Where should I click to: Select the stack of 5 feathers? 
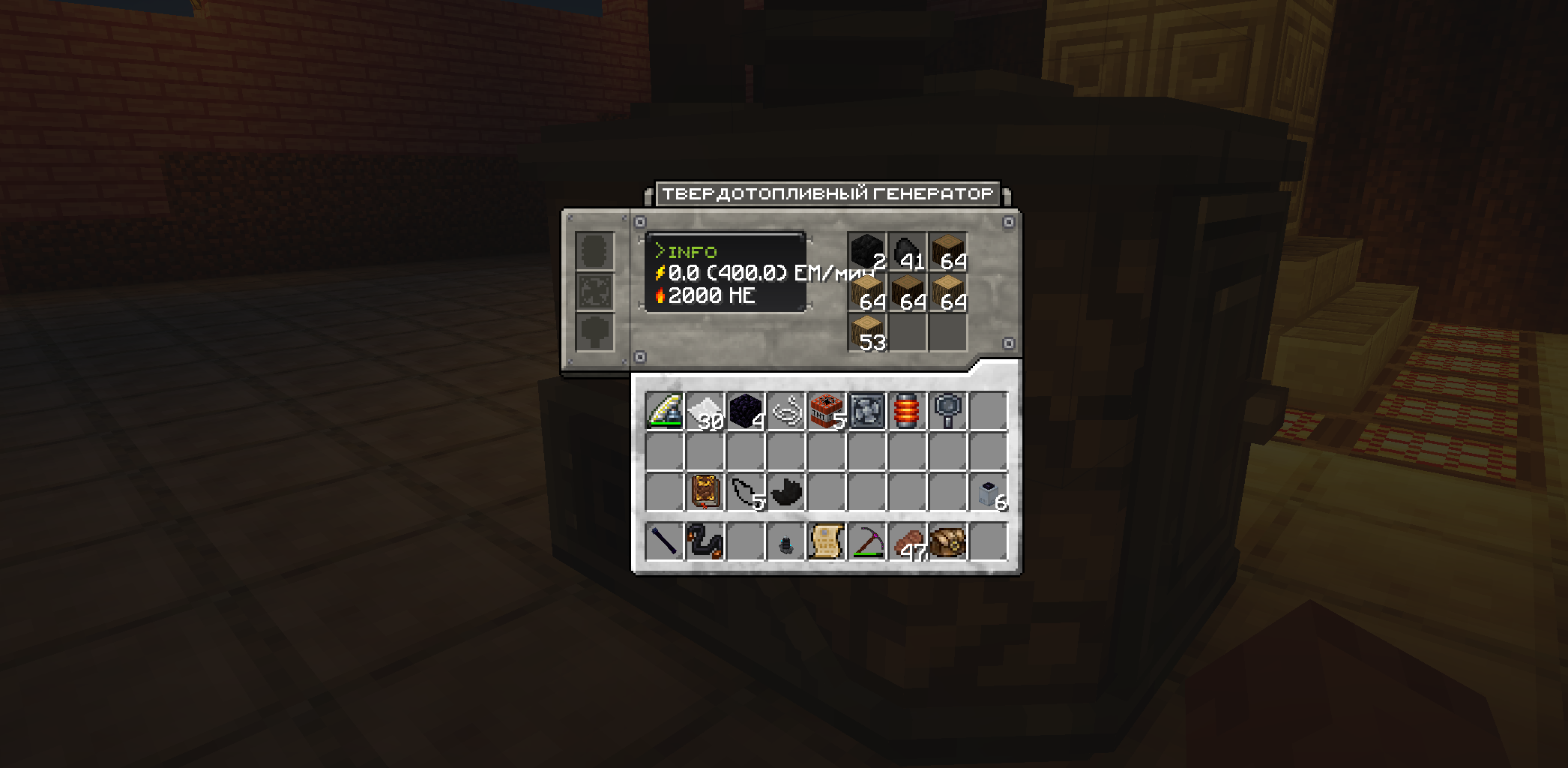746,492
